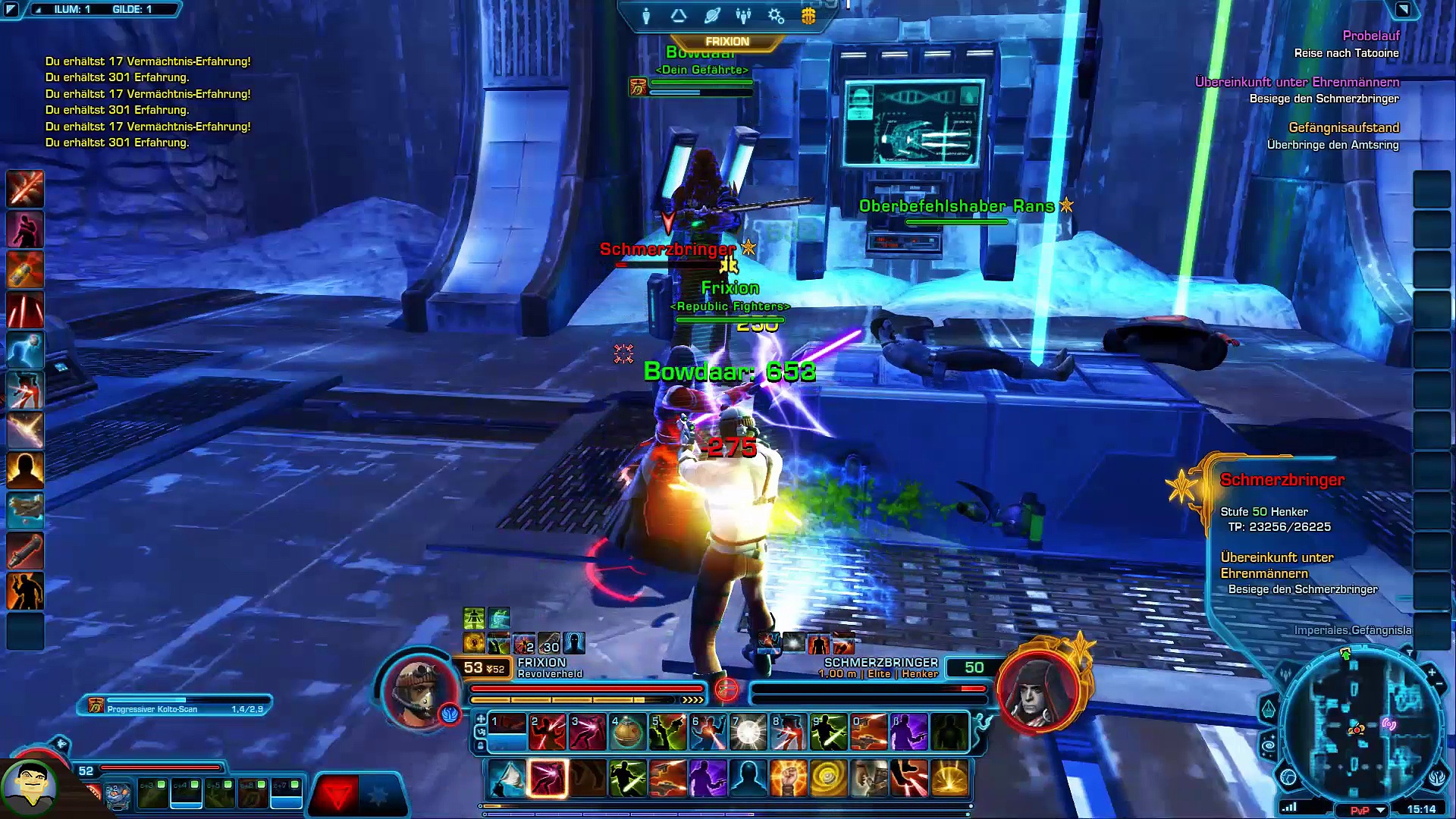
Task: Use the yellow spiral ability
Action: (x=828, y=779)
